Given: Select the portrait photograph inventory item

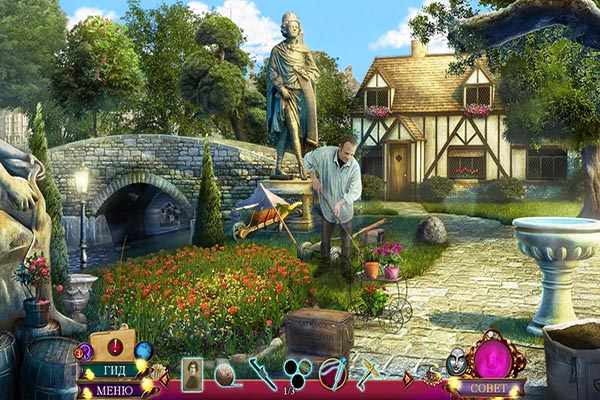Looking at the screenshot, I should [192, 373].
